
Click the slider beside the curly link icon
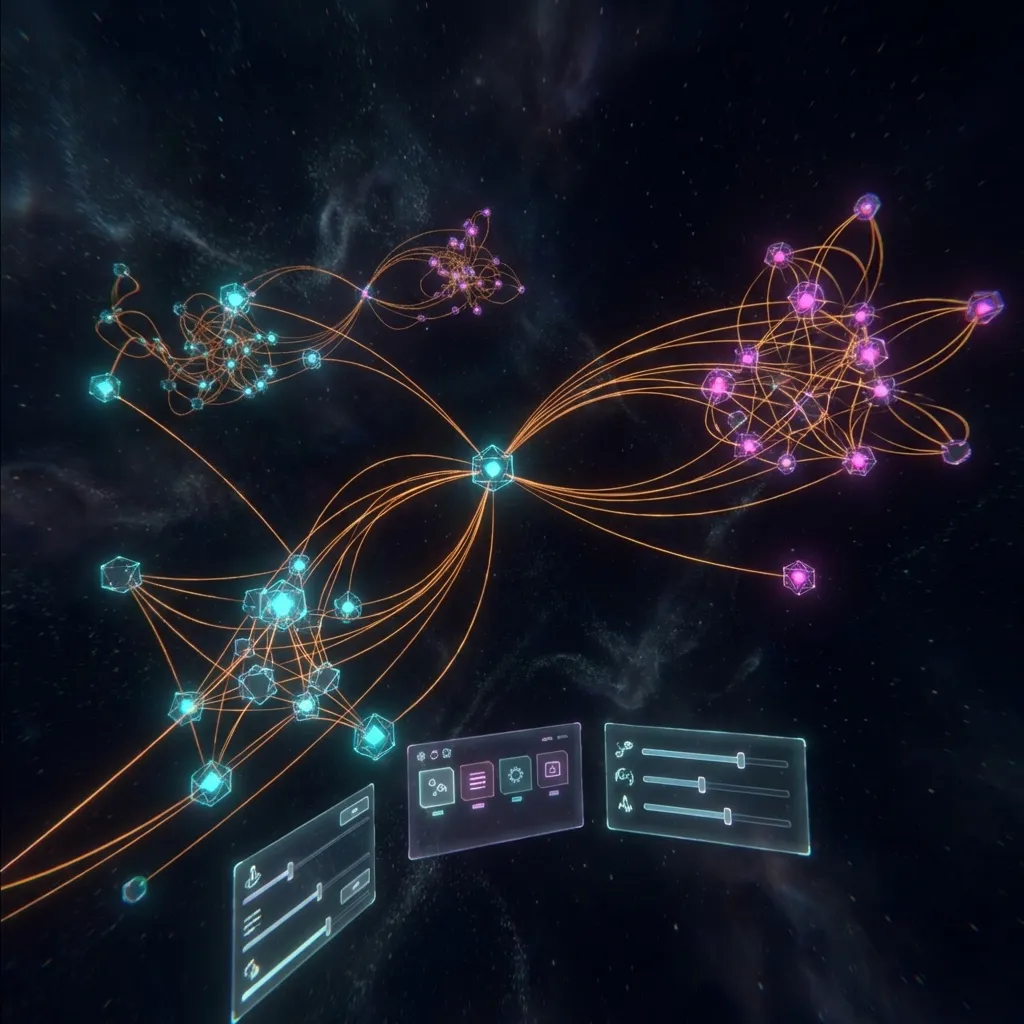click(741, 761)
